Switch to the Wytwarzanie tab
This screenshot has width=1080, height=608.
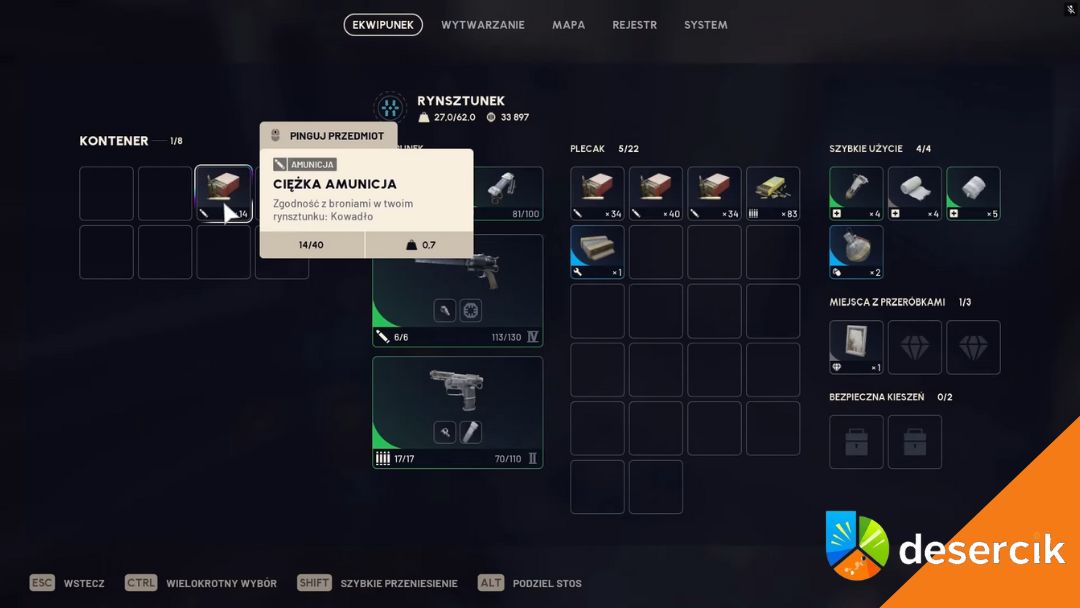pyautogui.click(x=482, y=25)
